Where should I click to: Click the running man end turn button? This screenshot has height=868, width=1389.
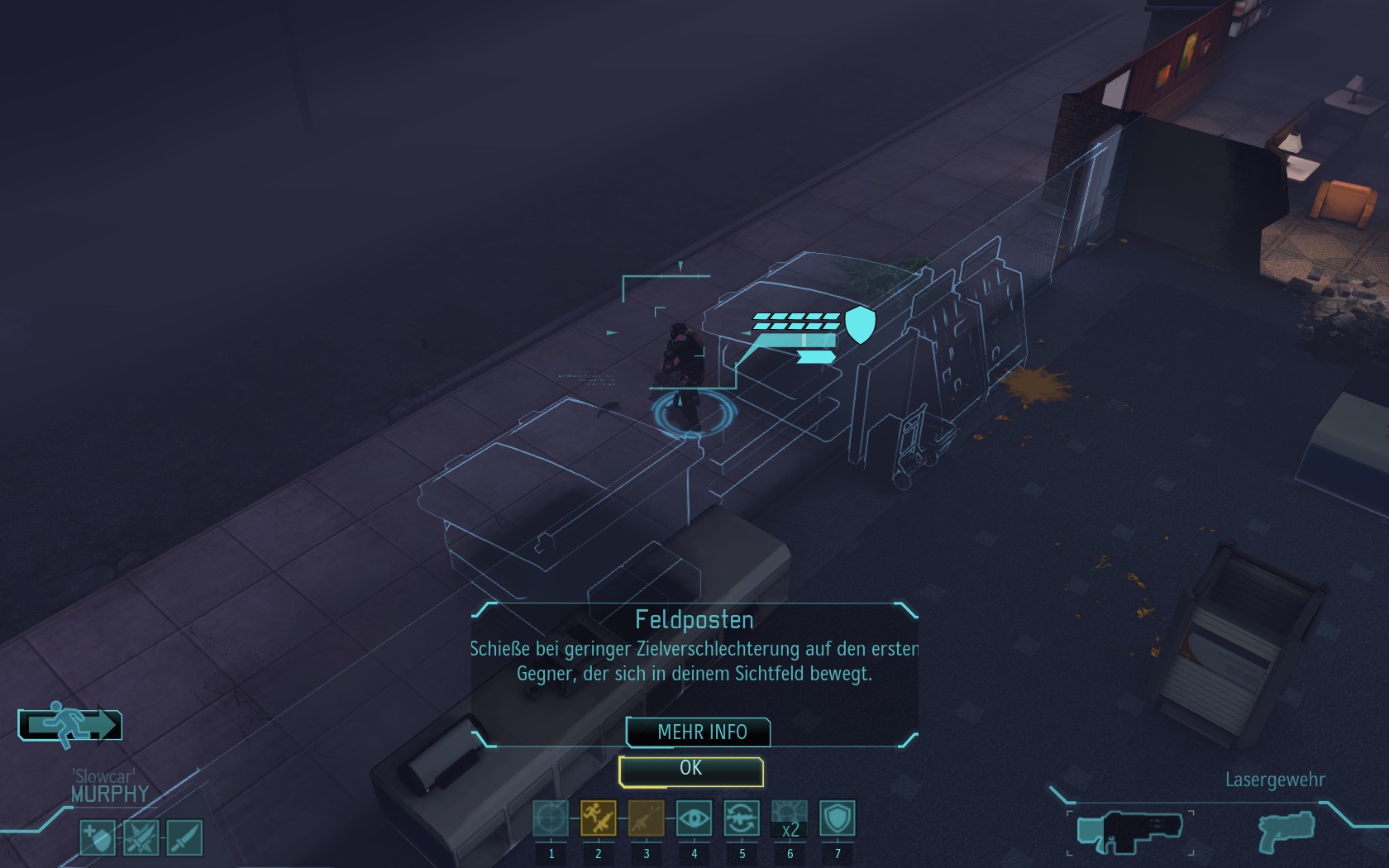70,725
